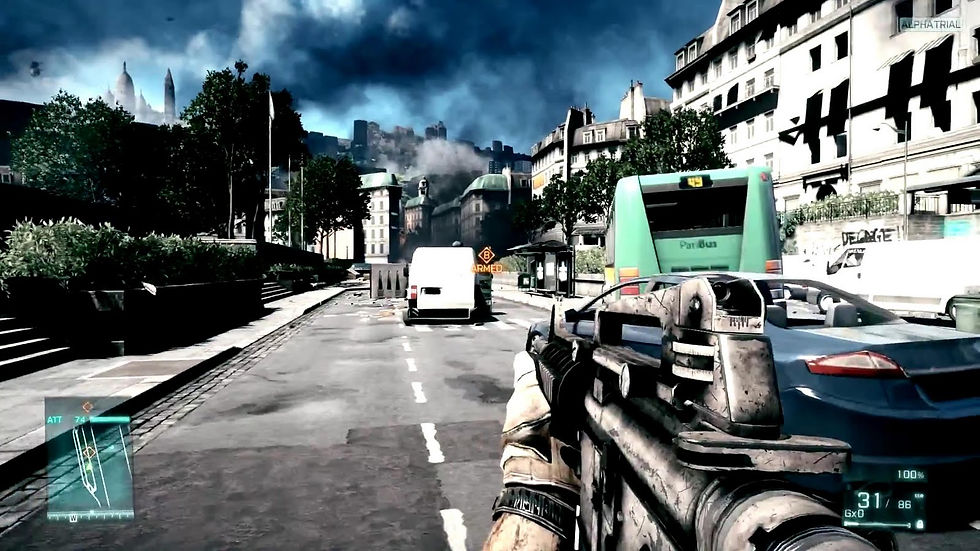980x551 pixels.
Task: Select the orange B objective marker labeled ARMED
Action: [487, 256]
